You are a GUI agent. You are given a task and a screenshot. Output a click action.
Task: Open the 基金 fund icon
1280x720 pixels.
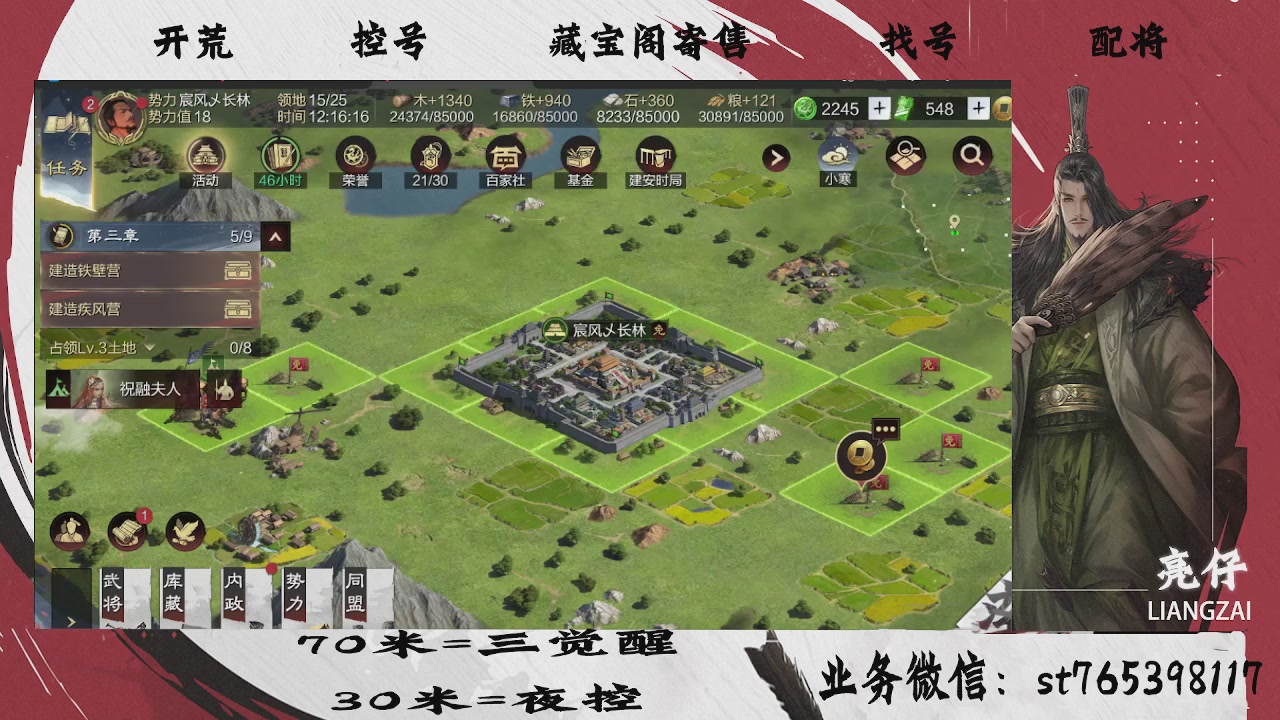[577, 158]
